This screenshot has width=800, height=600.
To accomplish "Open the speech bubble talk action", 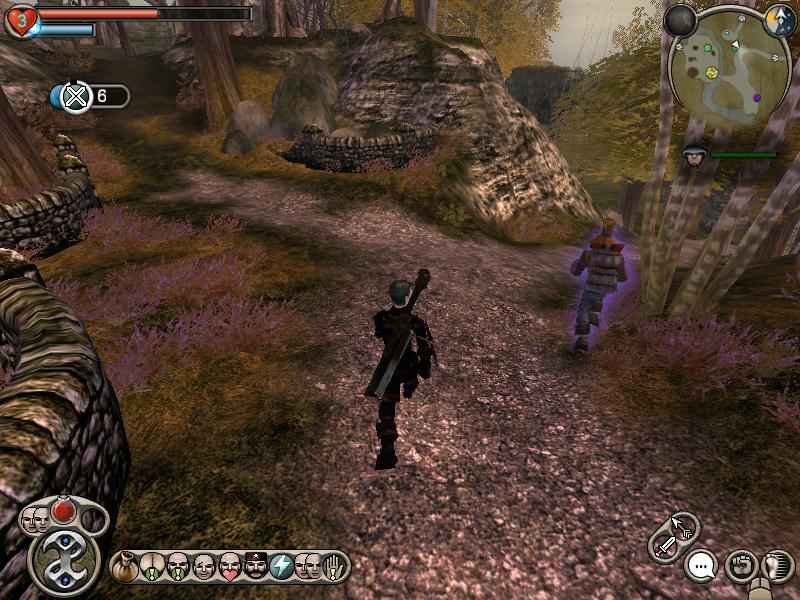I will [701, 566].
